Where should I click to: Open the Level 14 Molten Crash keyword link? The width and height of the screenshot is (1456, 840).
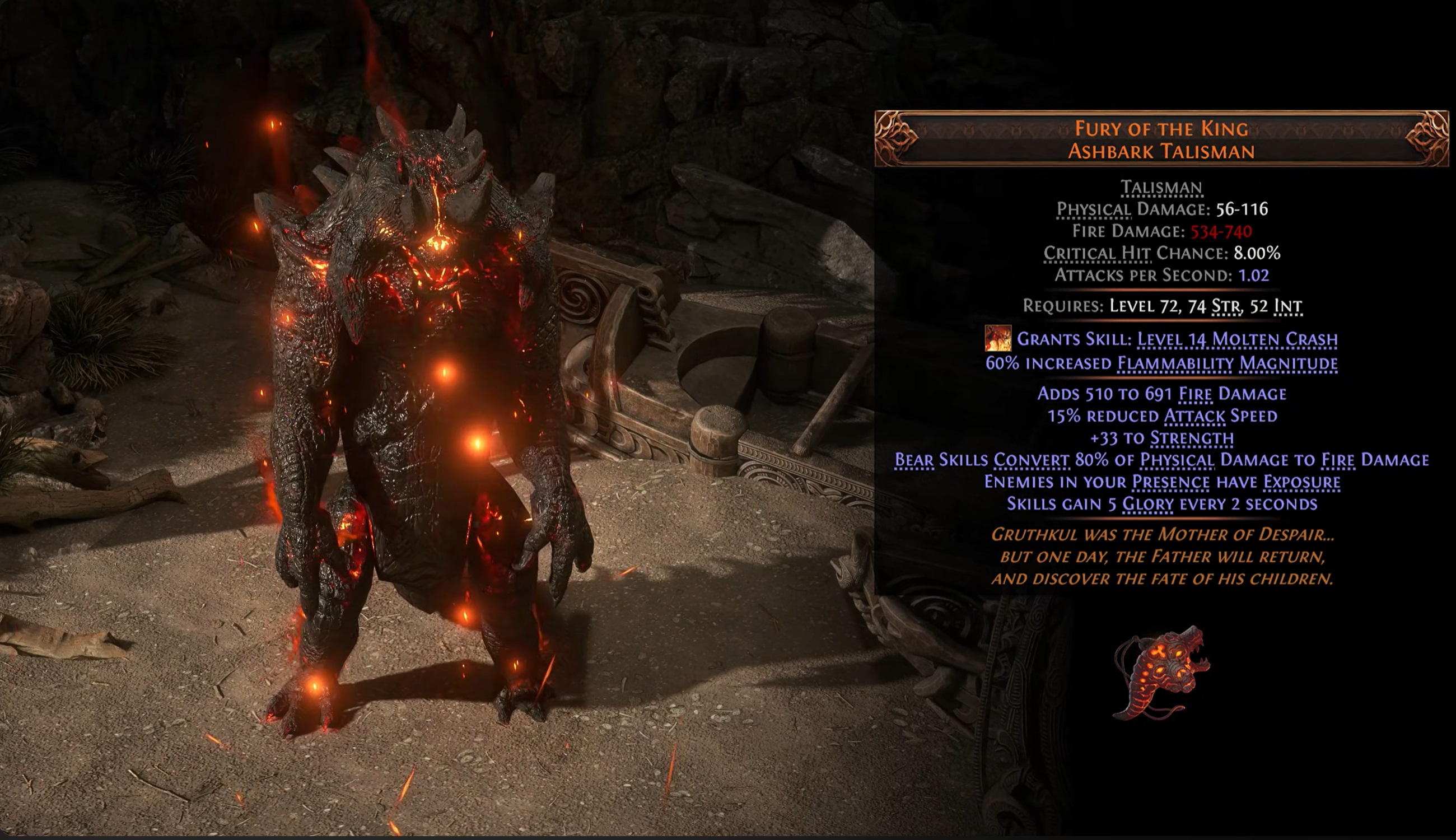(x=1237, y=339)
